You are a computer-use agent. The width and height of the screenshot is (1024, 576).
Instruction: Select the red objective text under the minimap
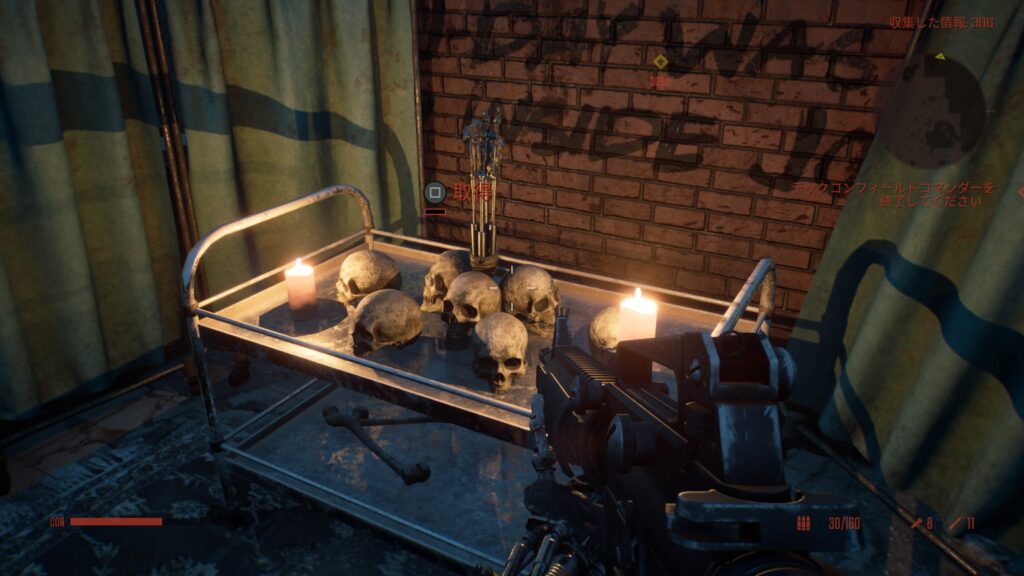tap(893, 194)
